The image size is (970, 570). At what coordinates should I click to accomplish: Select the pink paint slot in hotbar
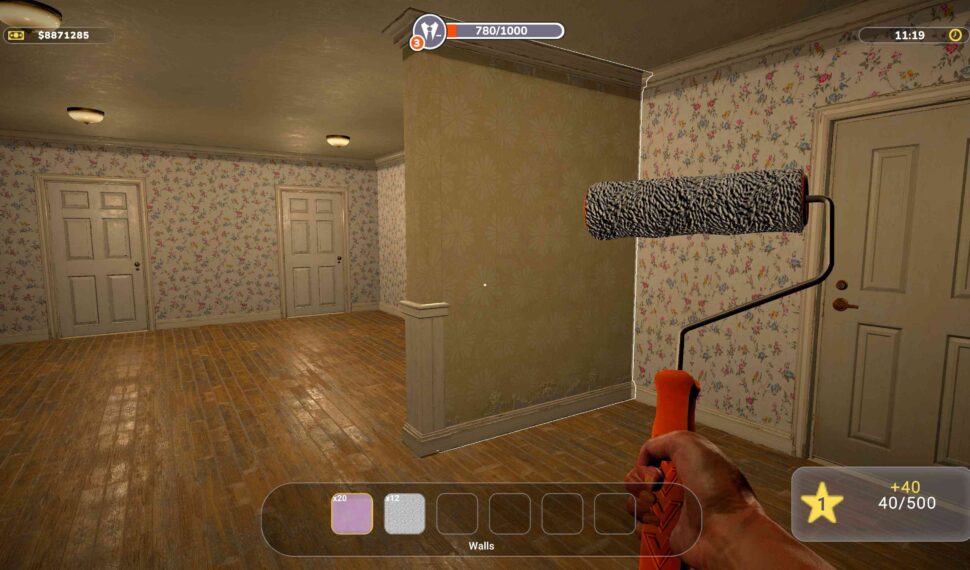coord(352,514)
